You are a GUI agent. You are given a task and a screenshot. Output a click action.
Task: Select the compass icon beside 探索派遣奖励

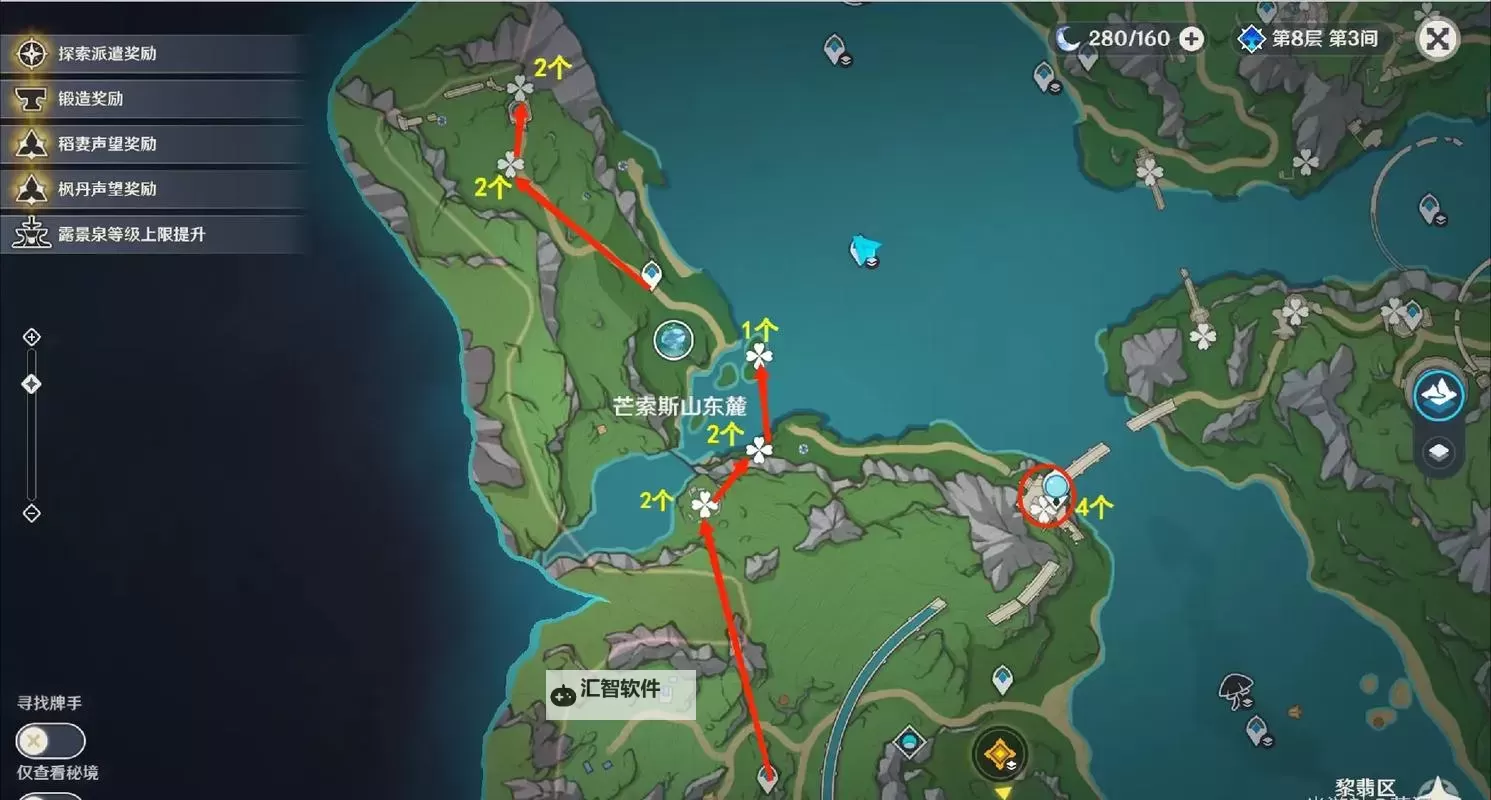coord(33,55)
